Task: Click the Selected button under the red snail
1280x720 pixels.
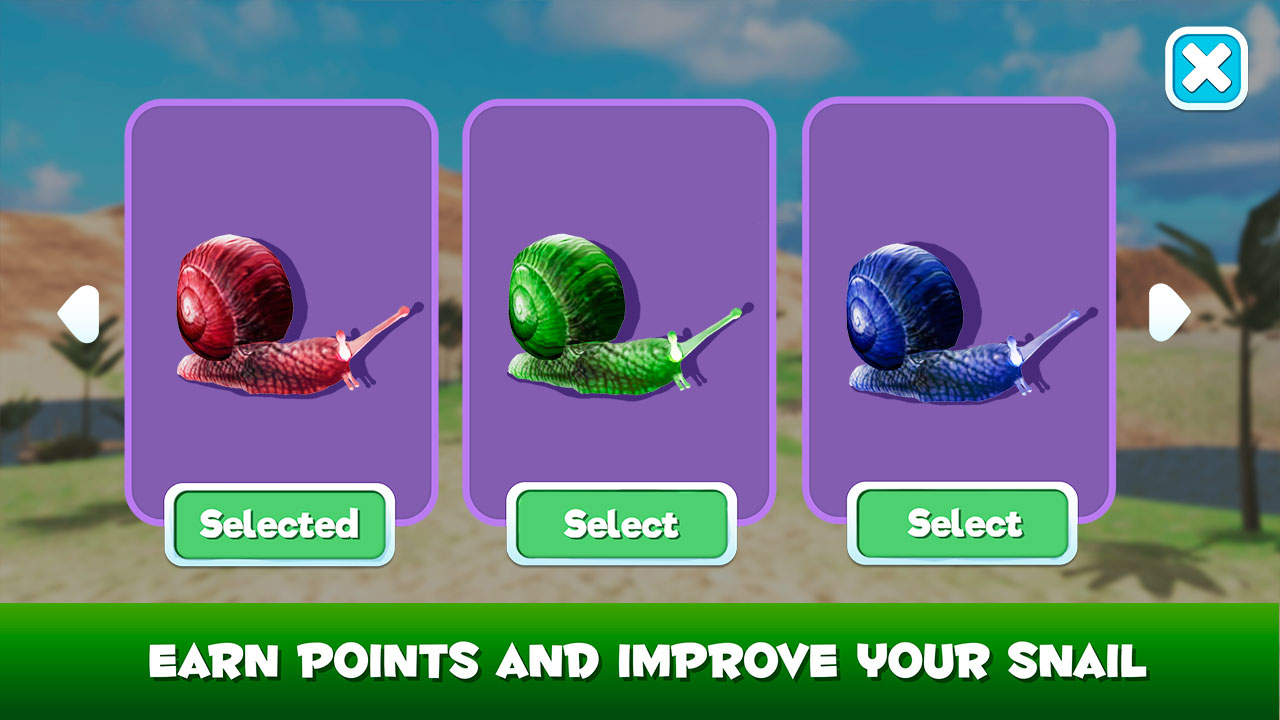Action: [281, 523]
